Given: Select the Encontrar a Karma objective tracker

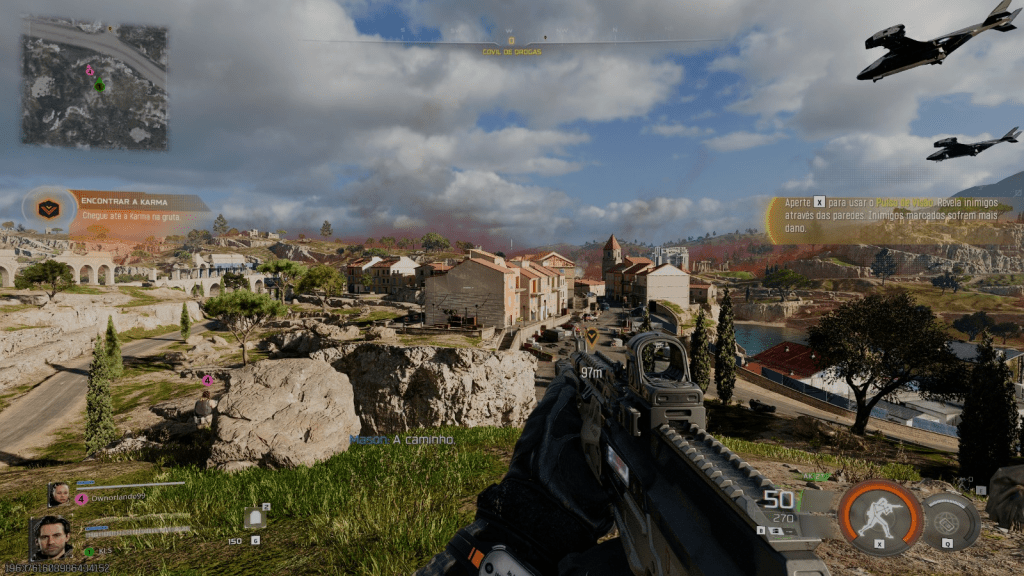Looking at the screenshot, I should (x=118, y=207).
